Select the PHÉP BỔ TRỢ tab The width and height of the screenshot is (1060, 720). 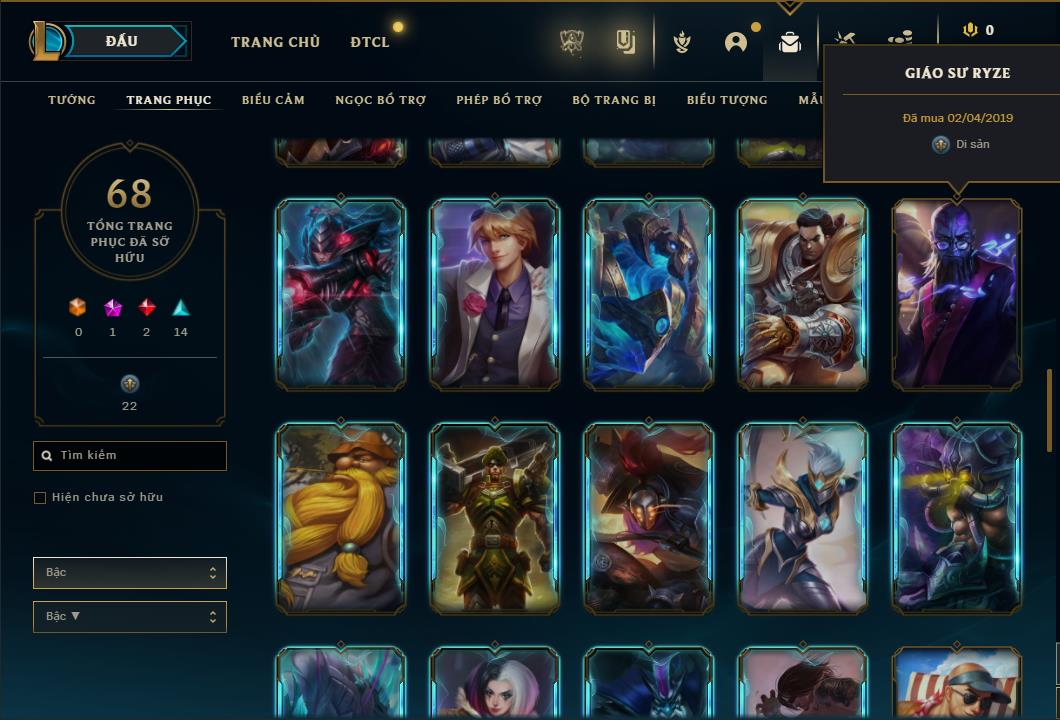499,100
